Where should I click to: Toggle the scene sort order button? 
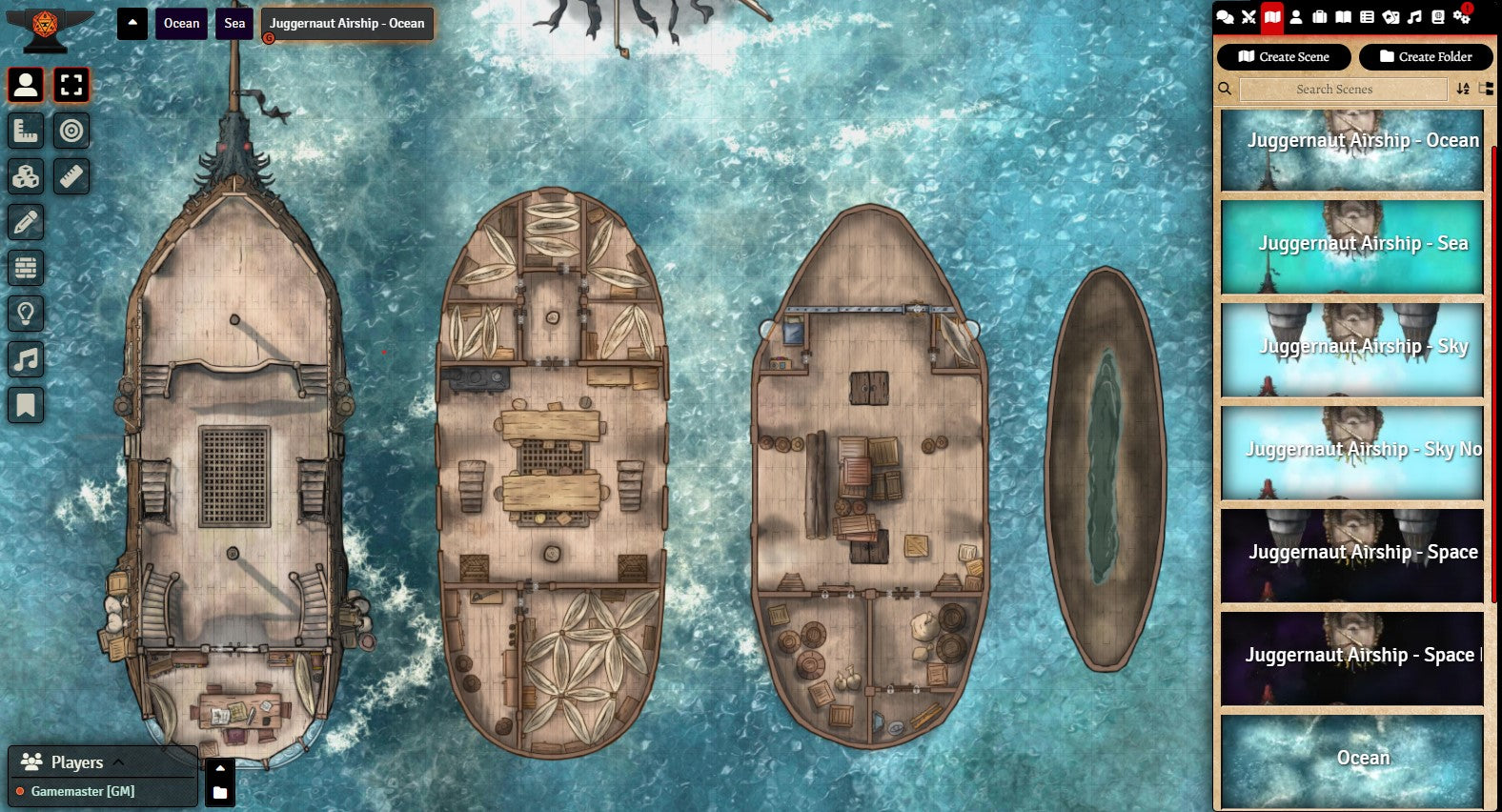click(1463, 90)
